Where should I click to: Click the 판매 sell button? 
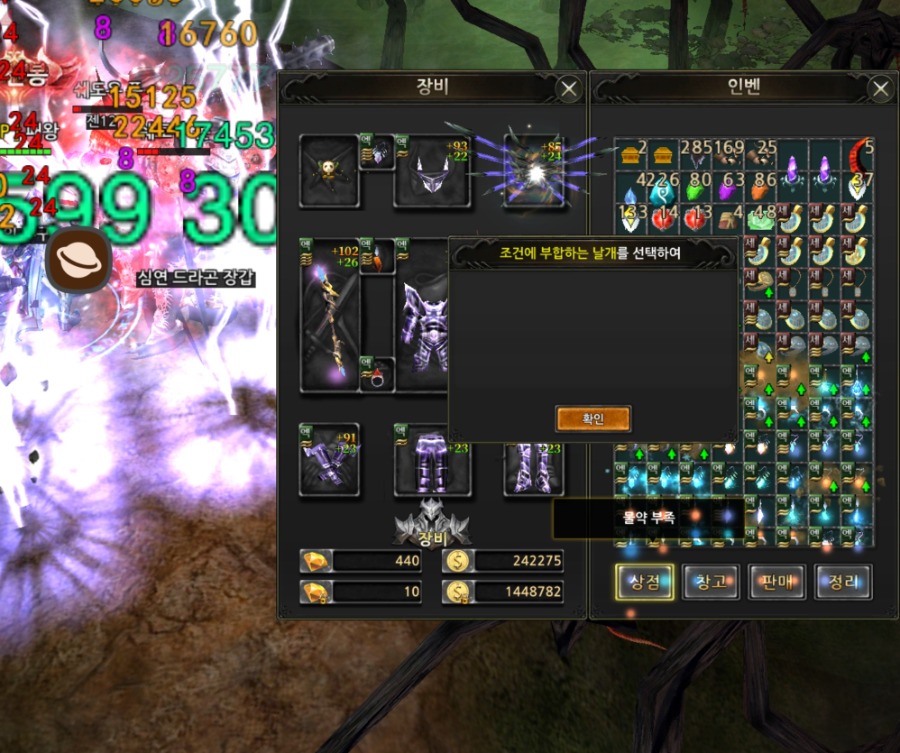coord(777,581)
